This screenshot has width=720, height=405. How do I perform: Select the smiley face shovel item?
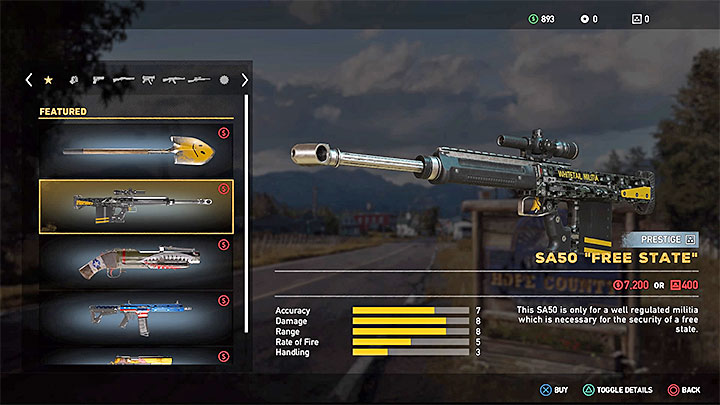(135, 150)
